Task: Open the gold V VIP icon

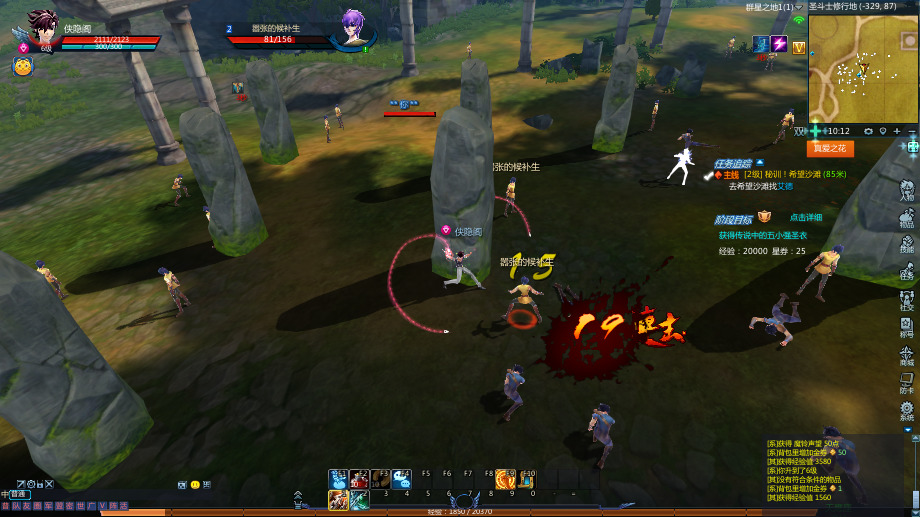Action: (798, 47)
